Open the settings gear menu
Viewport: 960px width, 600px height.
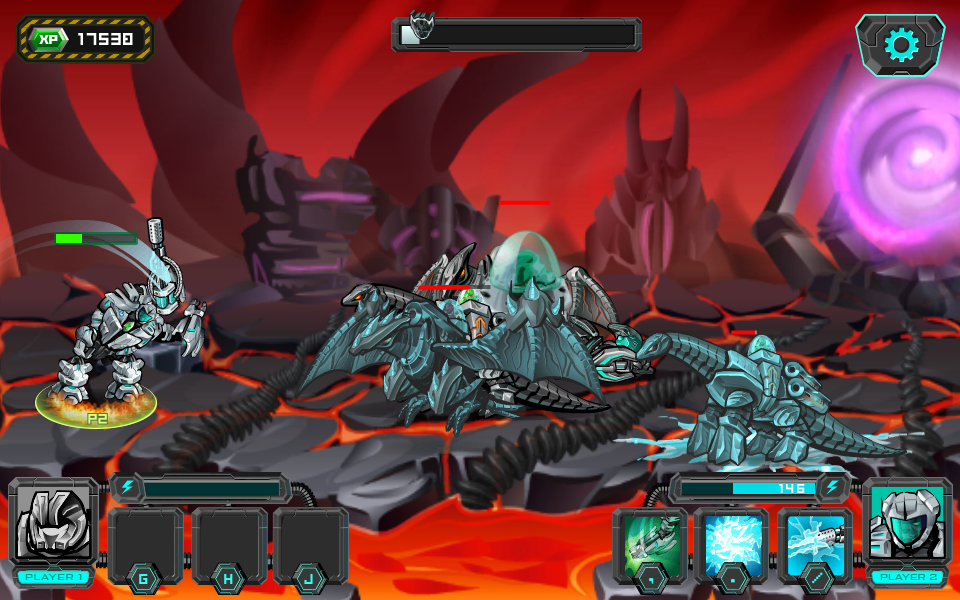pos(900,45)
